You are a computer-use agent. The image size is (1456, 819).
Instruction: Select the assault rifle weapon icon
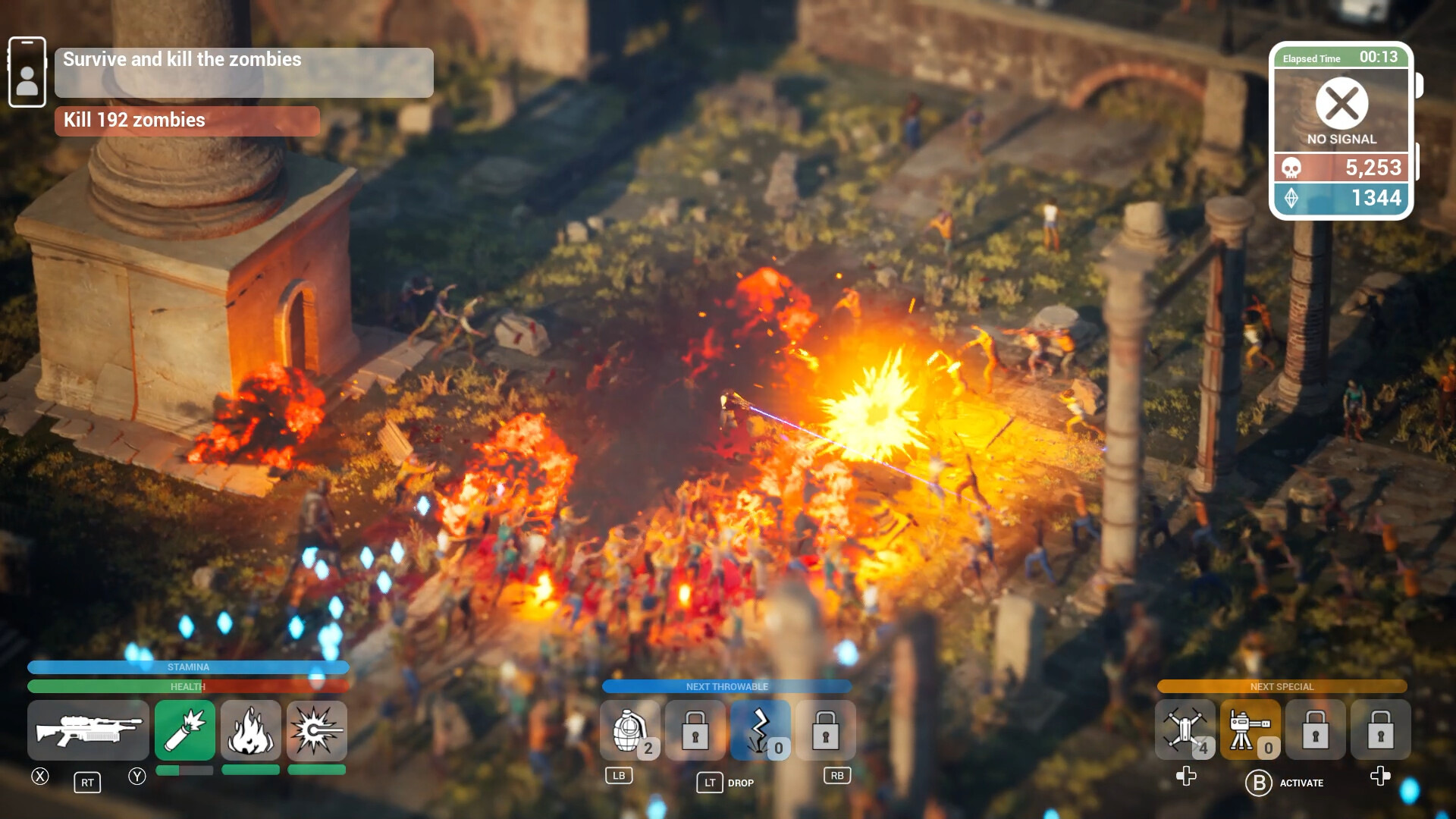[x=88, y=730]
